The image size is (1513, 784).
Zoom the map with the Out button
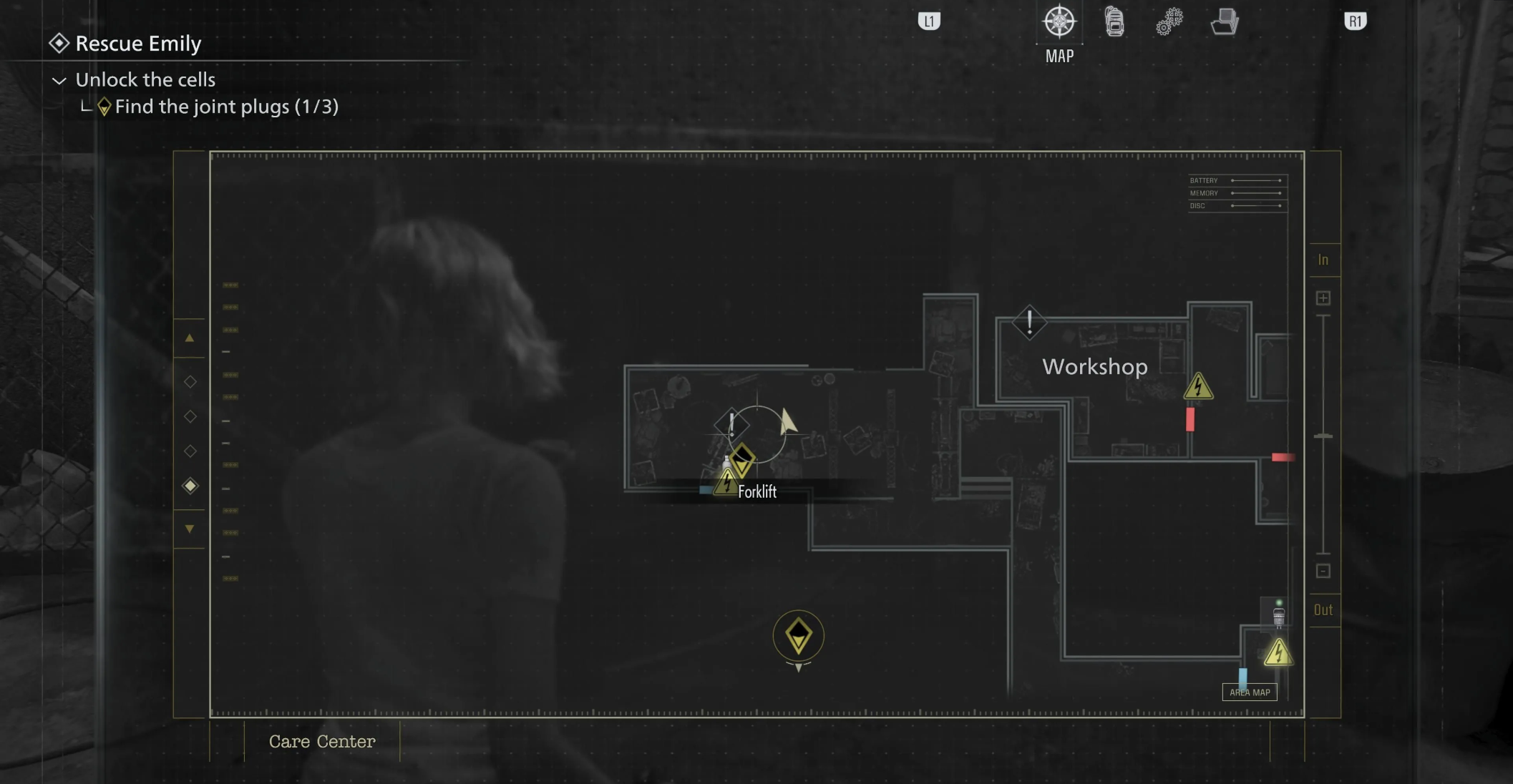1323,610
